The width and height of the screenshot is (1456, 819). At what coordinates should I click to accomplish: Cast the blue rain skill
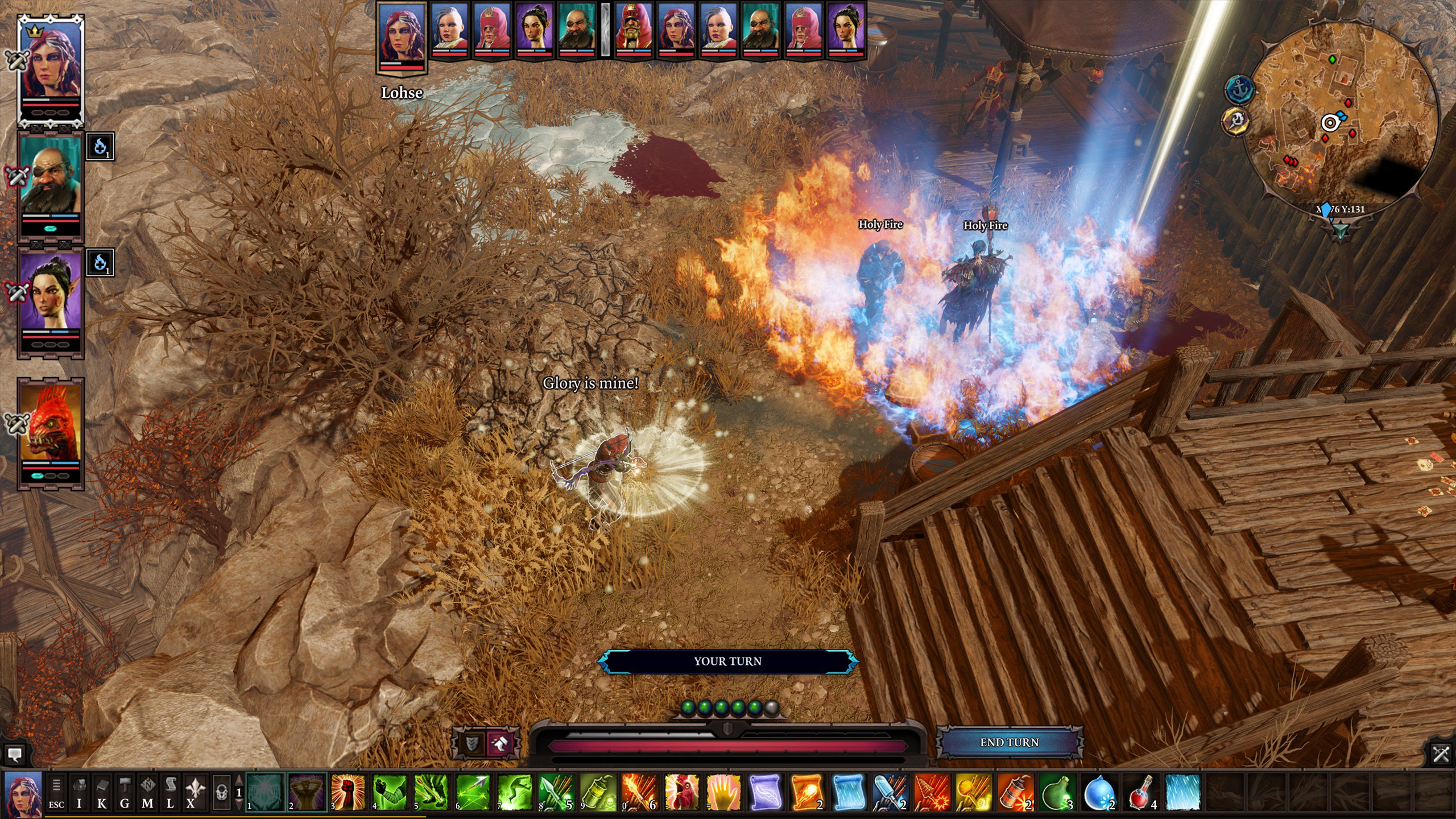1183,792
